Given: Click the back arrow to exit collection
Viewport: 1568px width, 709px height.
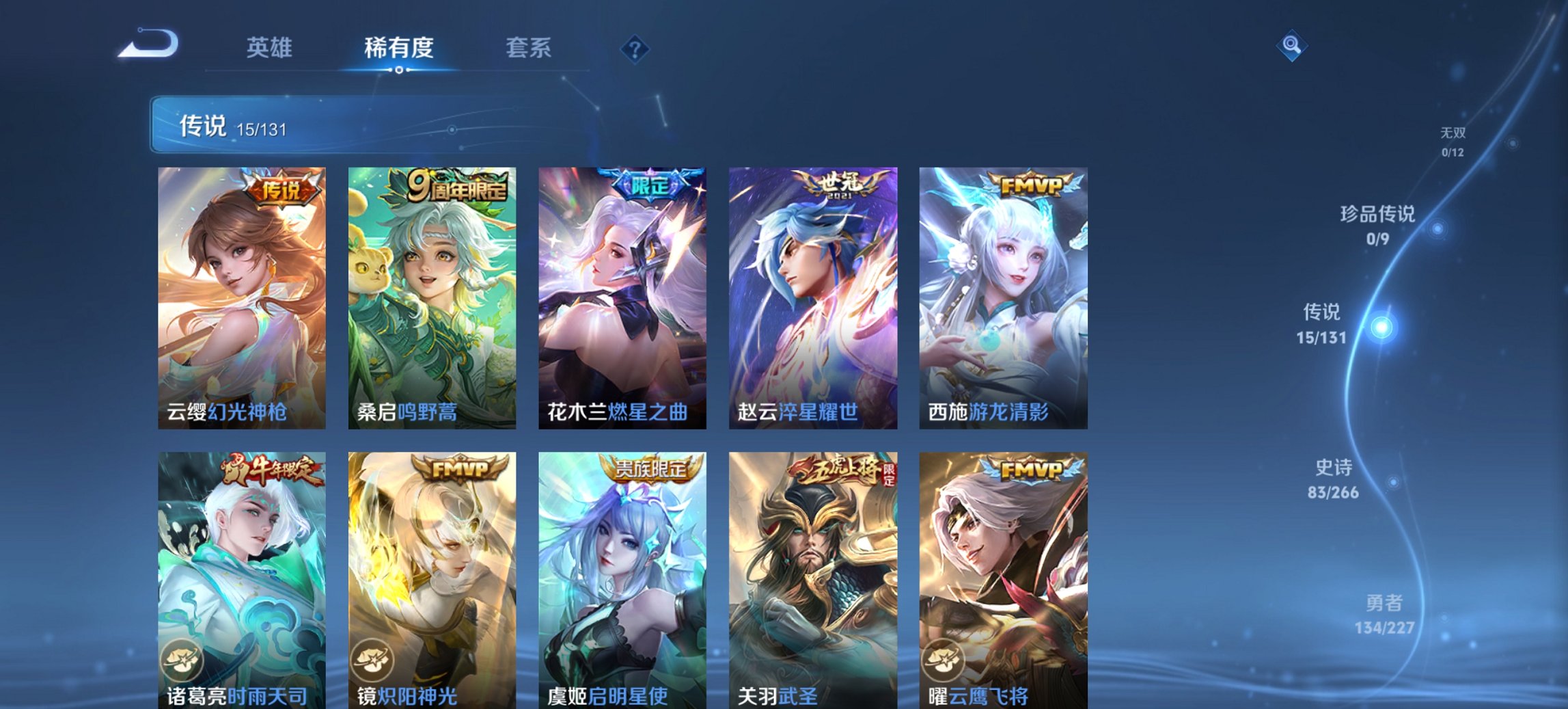Looking at the screenshot, I should (x=146, y=42).
